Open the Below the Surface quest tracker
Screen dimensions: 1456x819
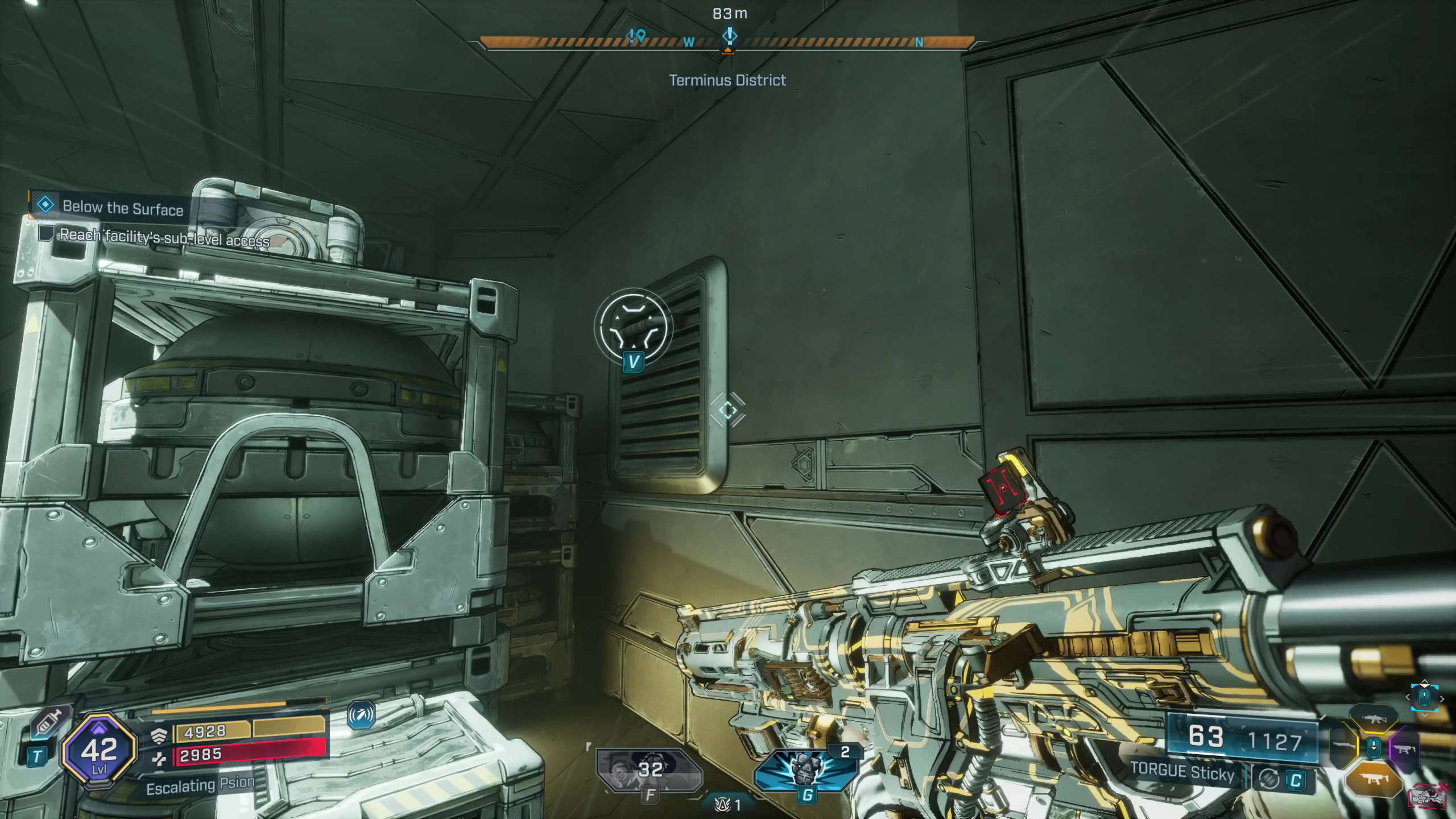coord(122,207)
